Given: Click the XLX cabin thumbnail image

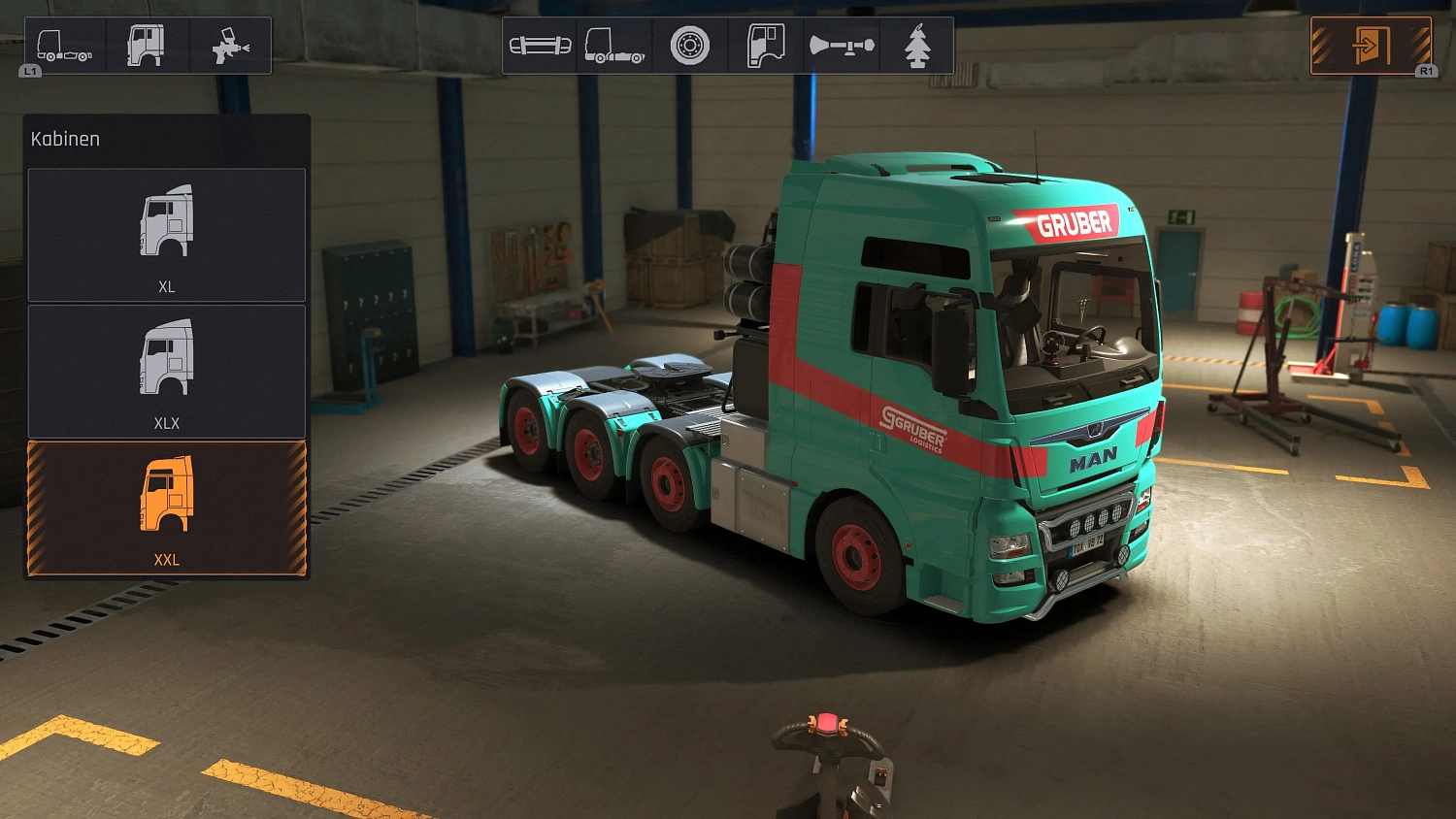Looking at the screenshot, I should click(x=166, y=359).
